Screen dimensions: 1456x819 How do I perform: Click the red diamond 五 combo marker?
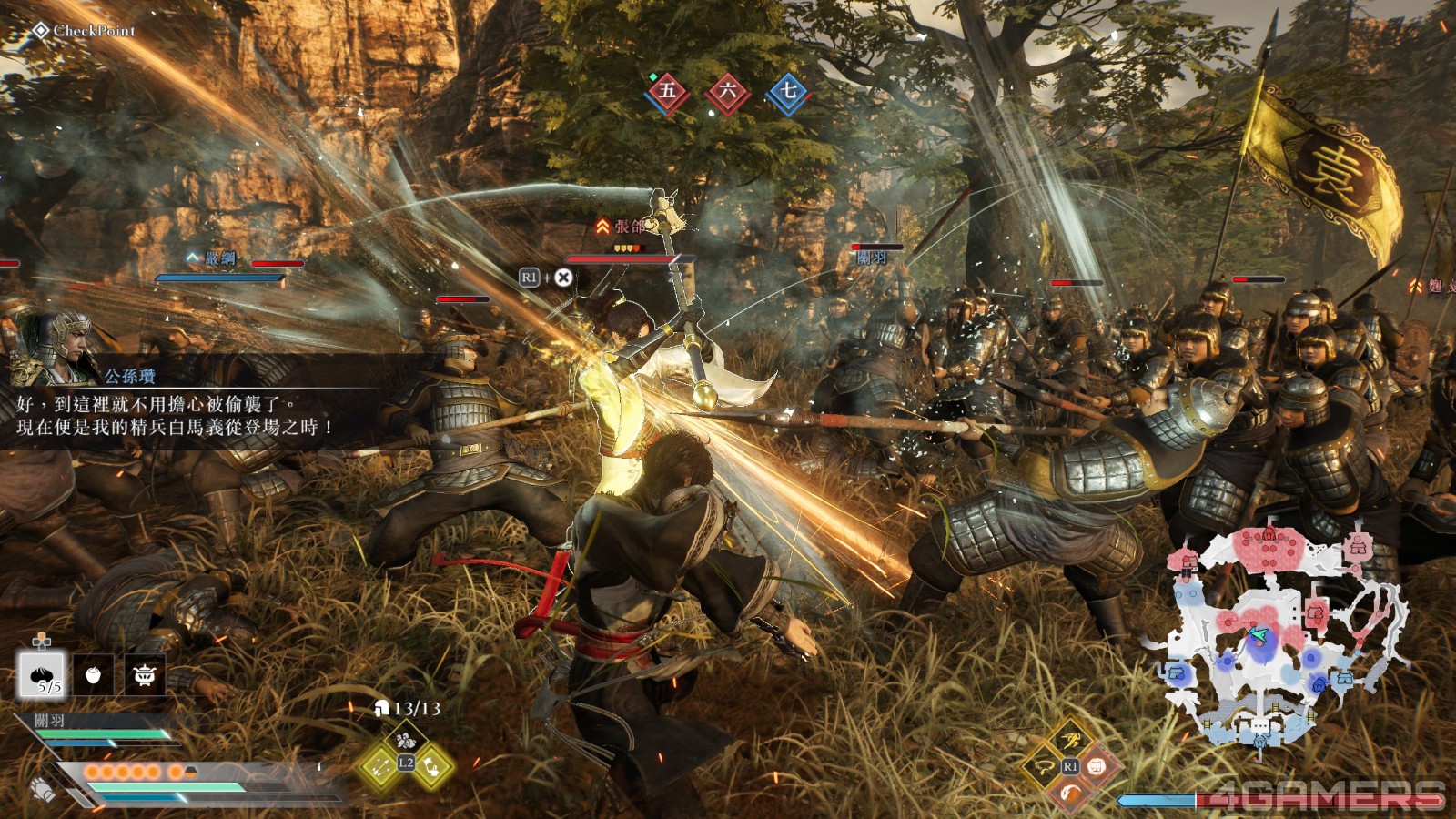[x=668, y=91]
